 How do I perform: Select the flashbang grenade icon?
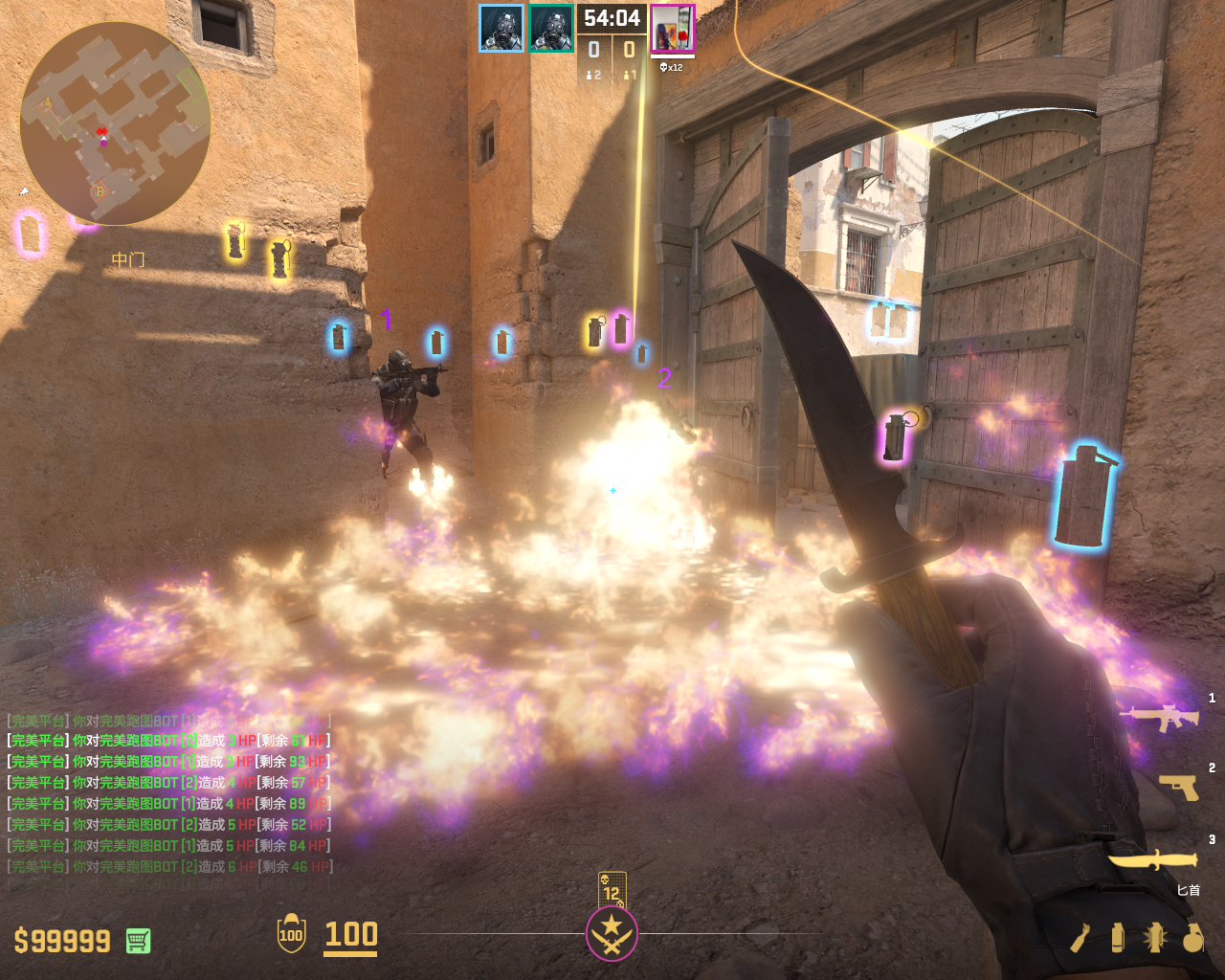click(1154, 938)
